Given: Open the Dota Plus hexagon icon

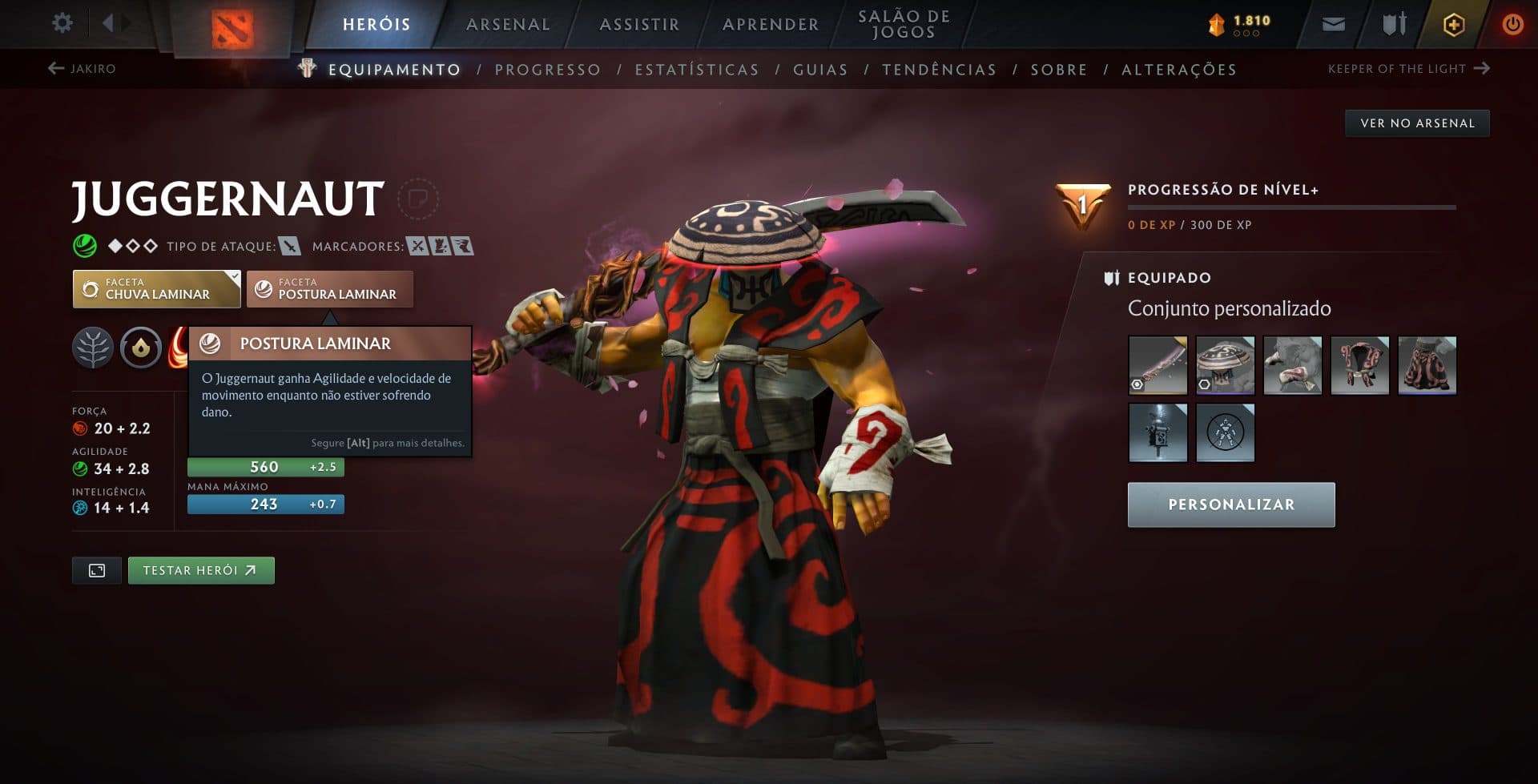Looking at the screenshot, I should [x=1452, y=24].
